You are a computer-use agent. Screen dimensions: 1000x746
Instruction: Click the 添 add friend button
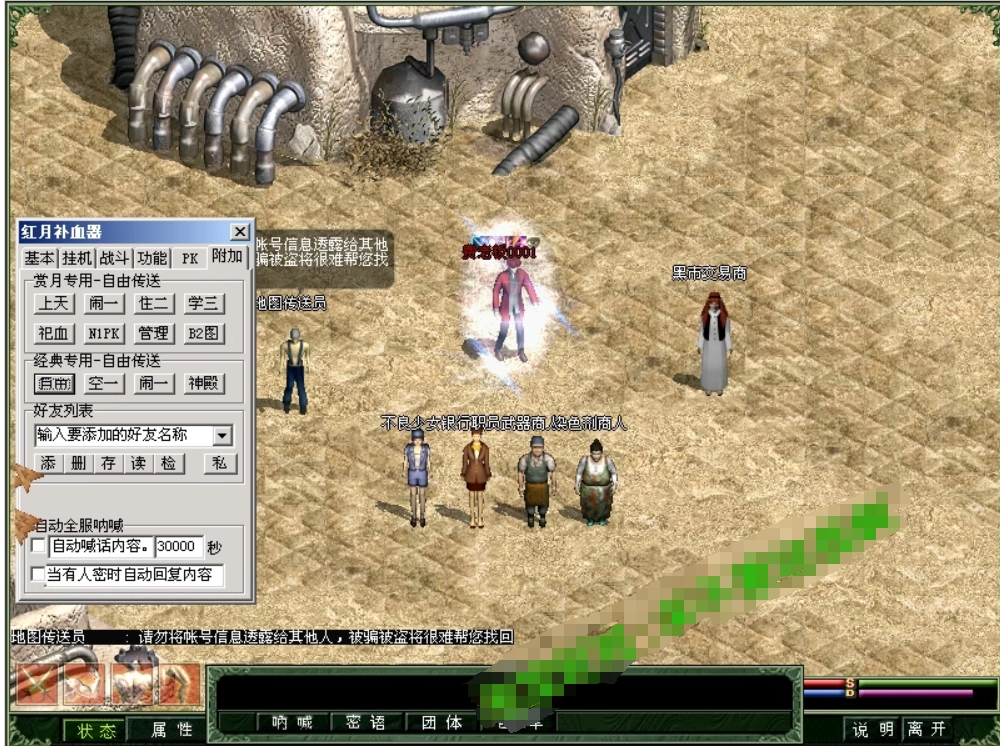point(48,463)
